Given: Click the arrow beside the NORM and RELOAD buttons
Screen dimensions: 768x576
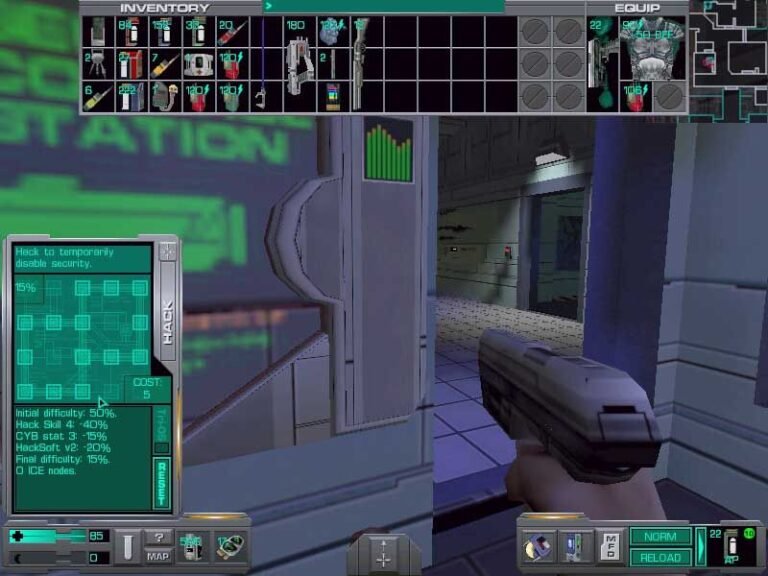Looking at the screenshot, I should coord(701,546).
